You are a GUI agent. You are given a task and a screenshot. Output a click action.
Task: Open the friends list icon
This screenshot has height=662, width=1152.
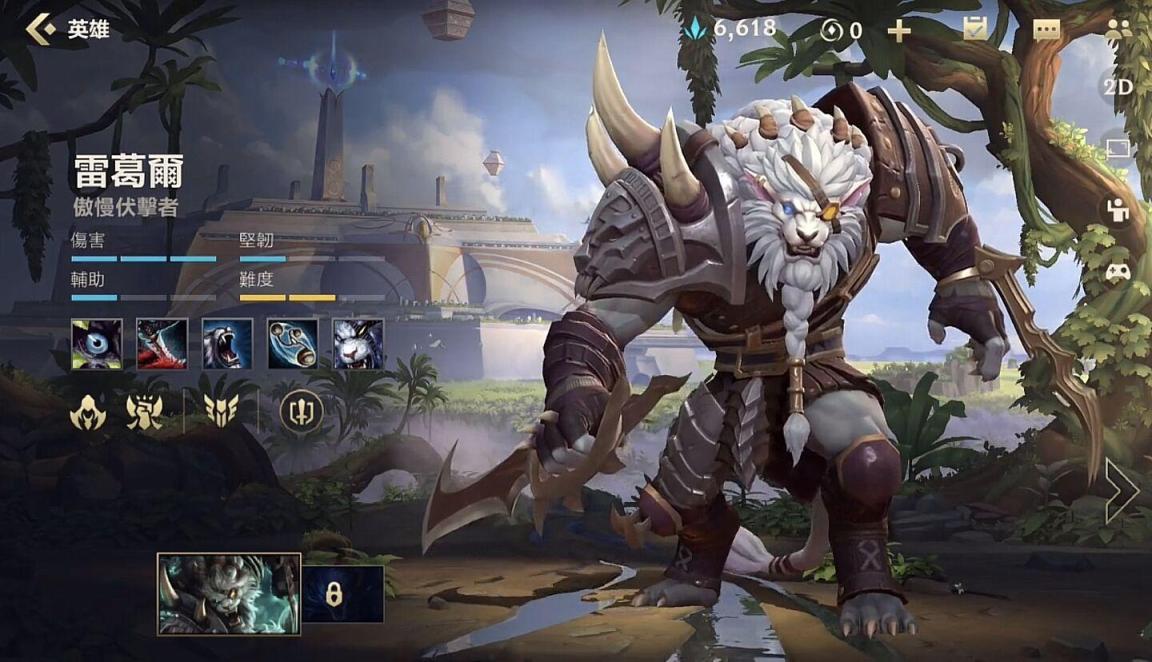point(1118,29)
